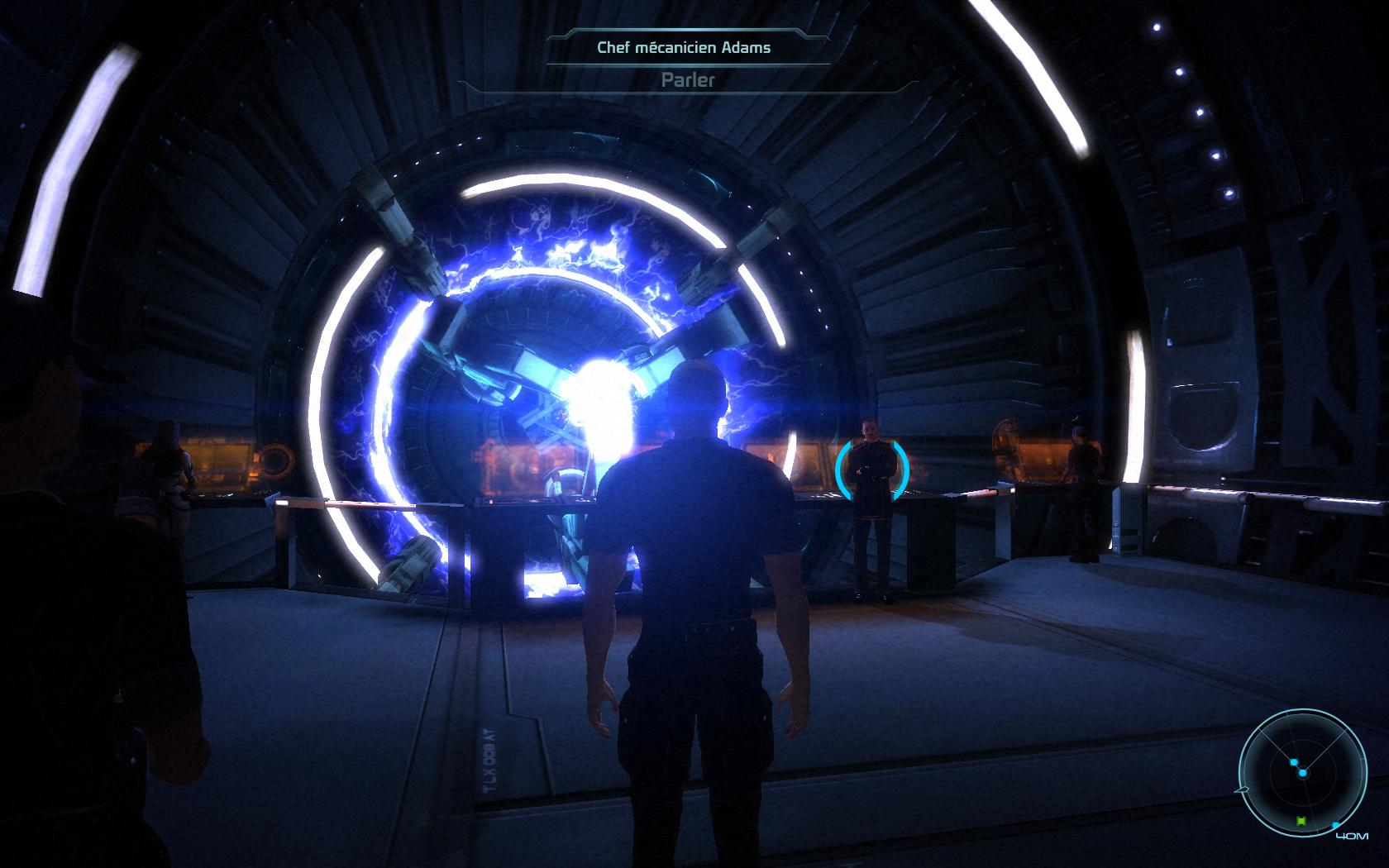The width and height of the screenshot is (1389, 868).
Task: Click the lower-right blue blip on the radar
Action: click(1335, 825)
